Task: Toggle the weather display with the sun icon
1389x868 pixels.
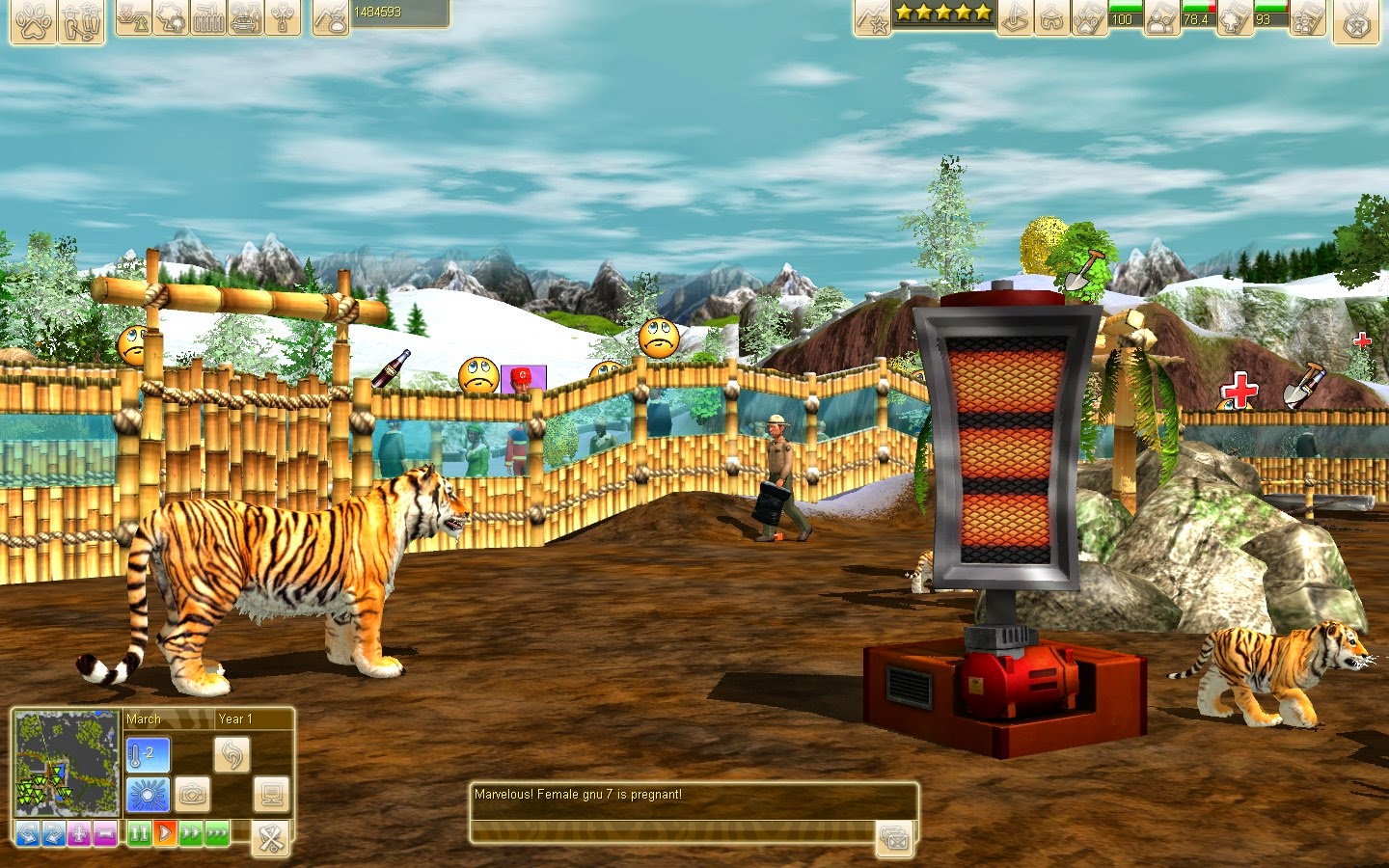Action: click(148, 795)
